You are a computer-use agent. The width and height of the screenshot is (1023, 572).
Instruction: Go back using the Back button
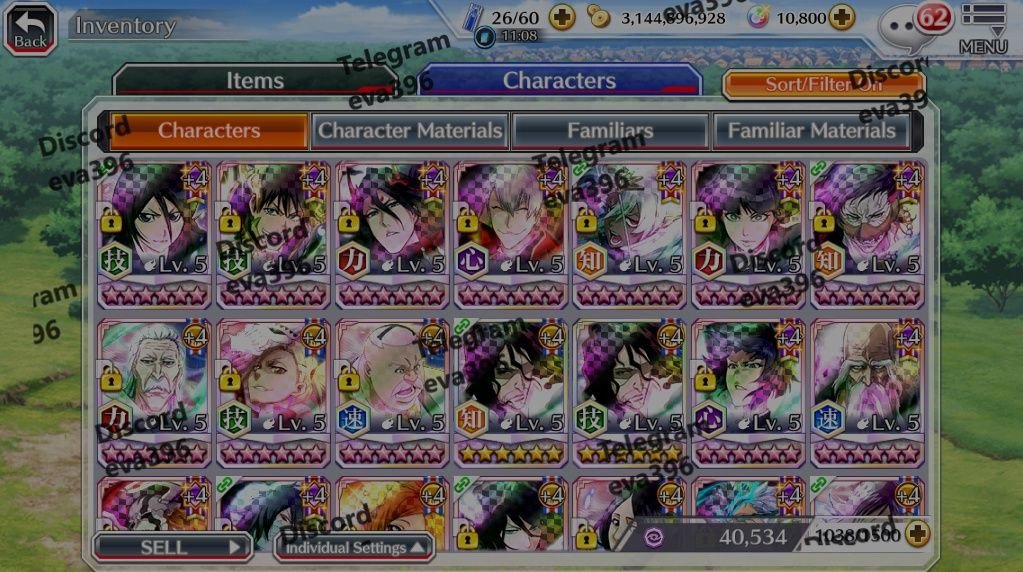point(29,27)
